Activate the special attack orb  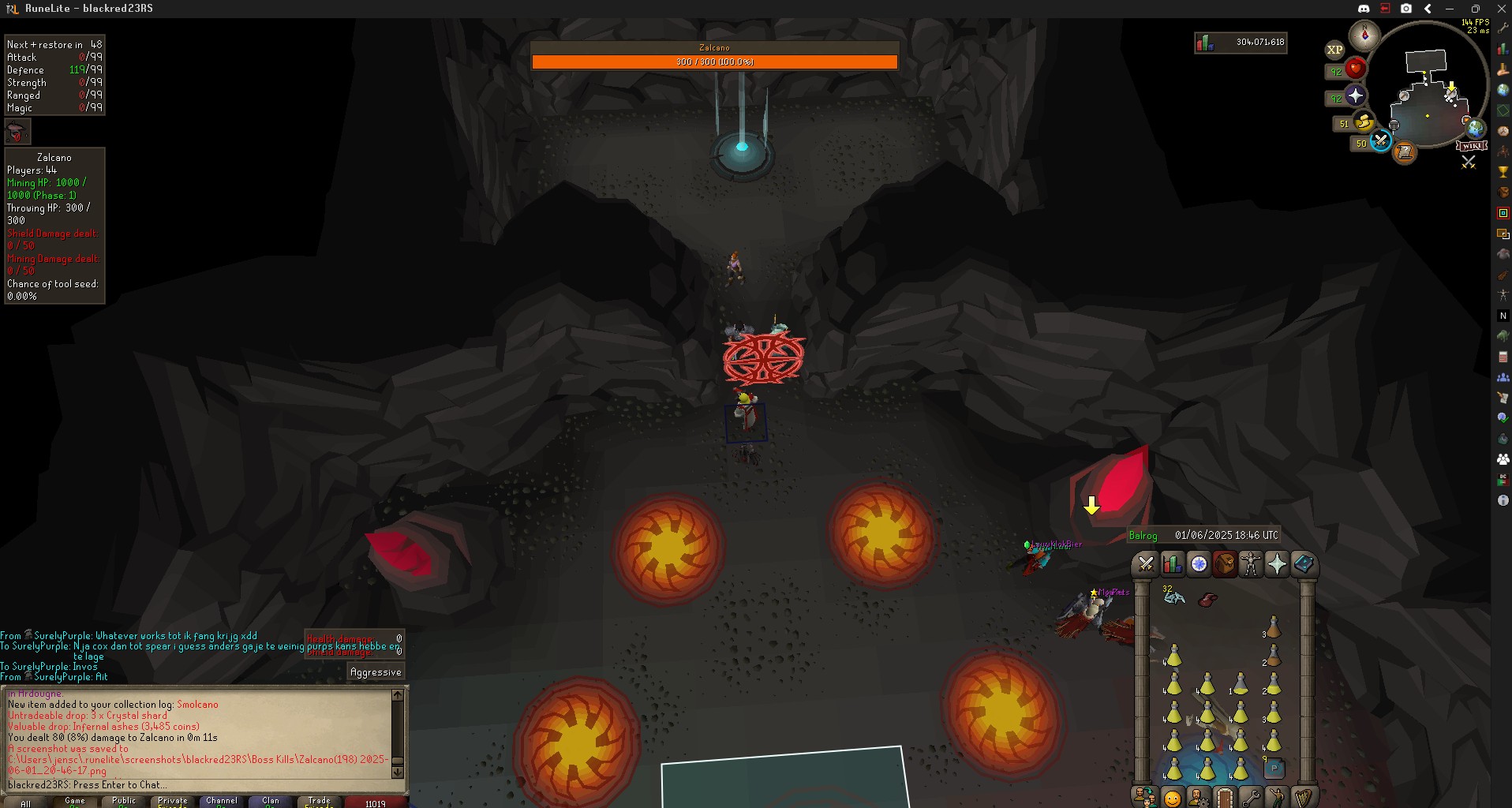click(1380, 141)
